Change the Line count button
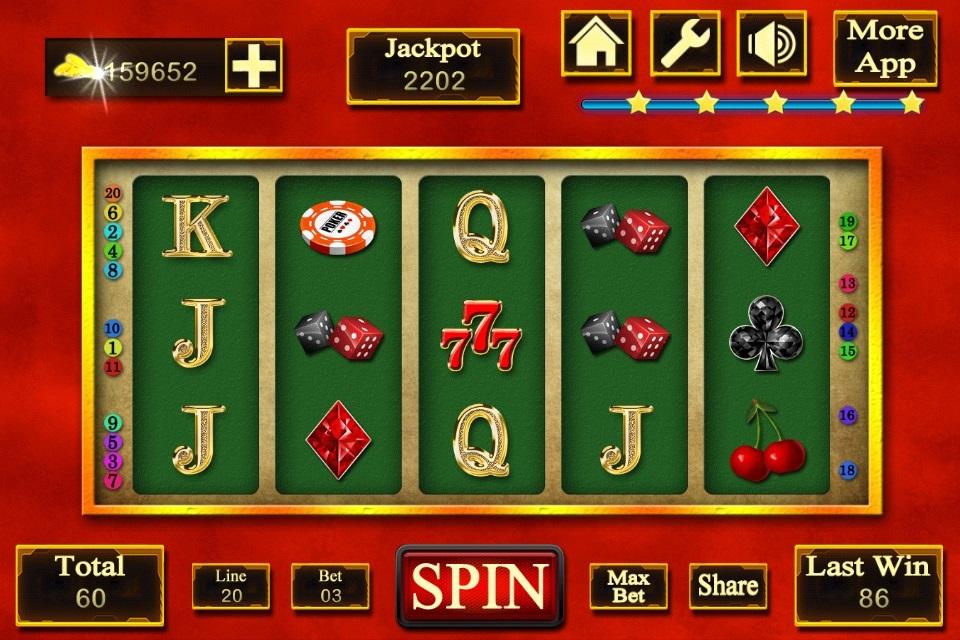Screen dimensions: 960x640 (231, 586)
